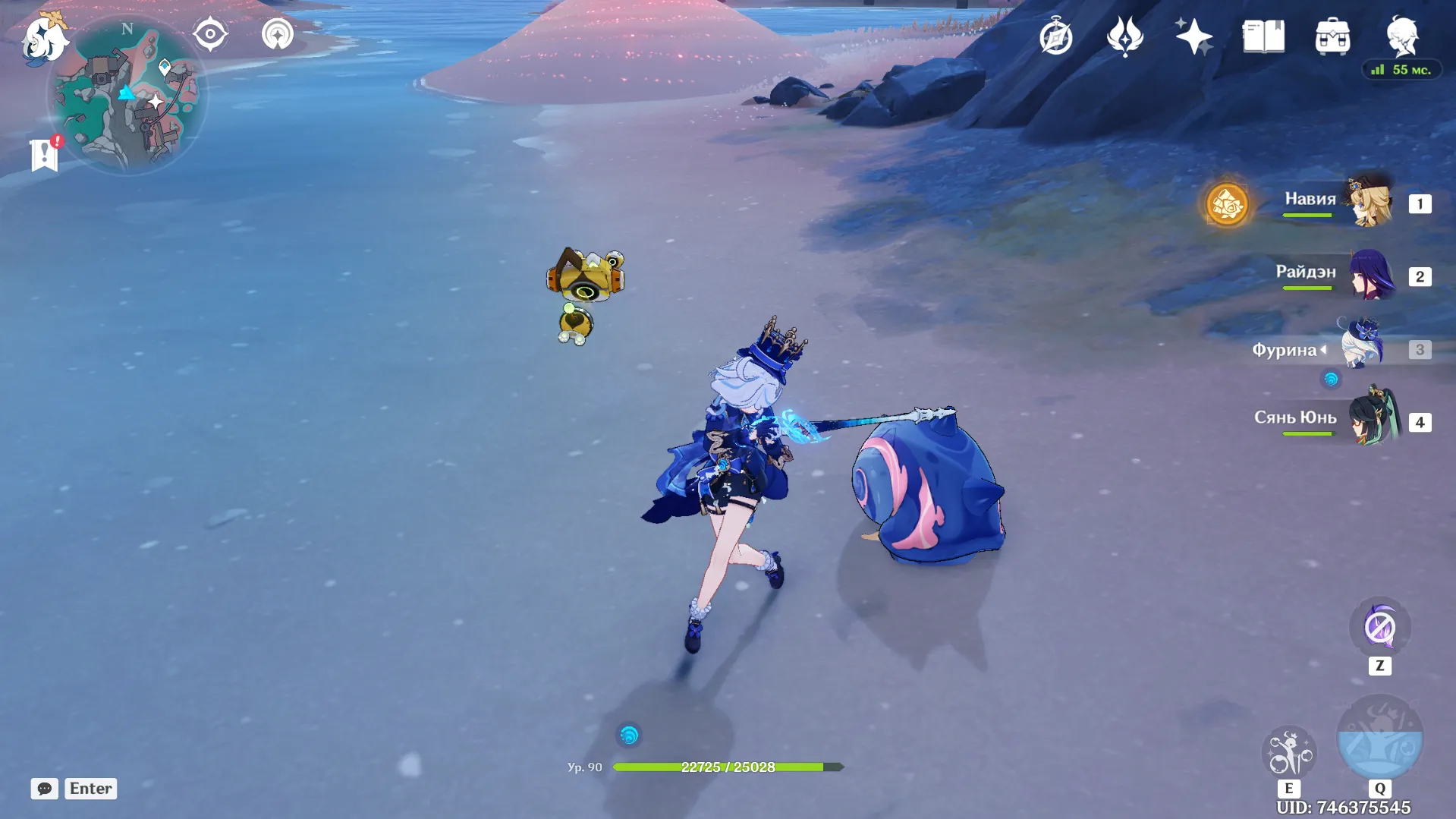
Task: Open the events compass icon
Action: (1056, 36)
